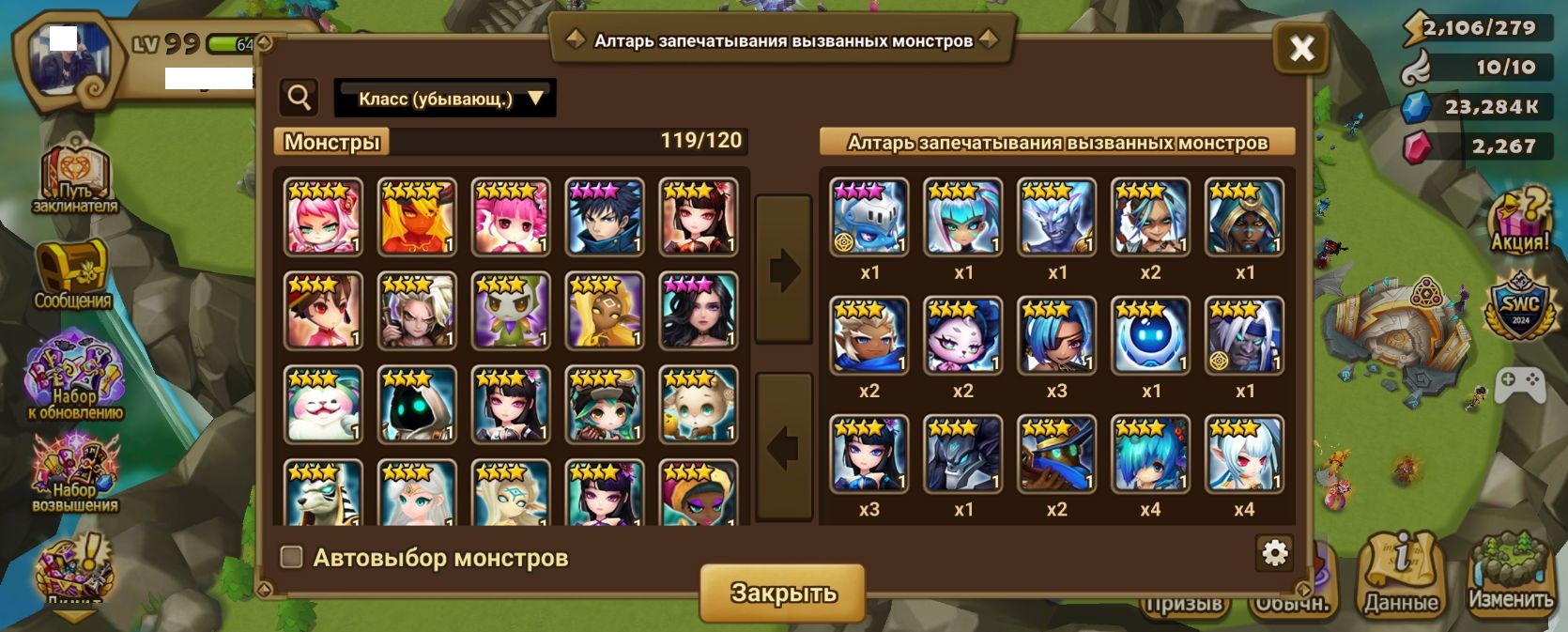Open the Класс (убывающ.) sort dropdown

pyautogui.click(x=445, y=99)
